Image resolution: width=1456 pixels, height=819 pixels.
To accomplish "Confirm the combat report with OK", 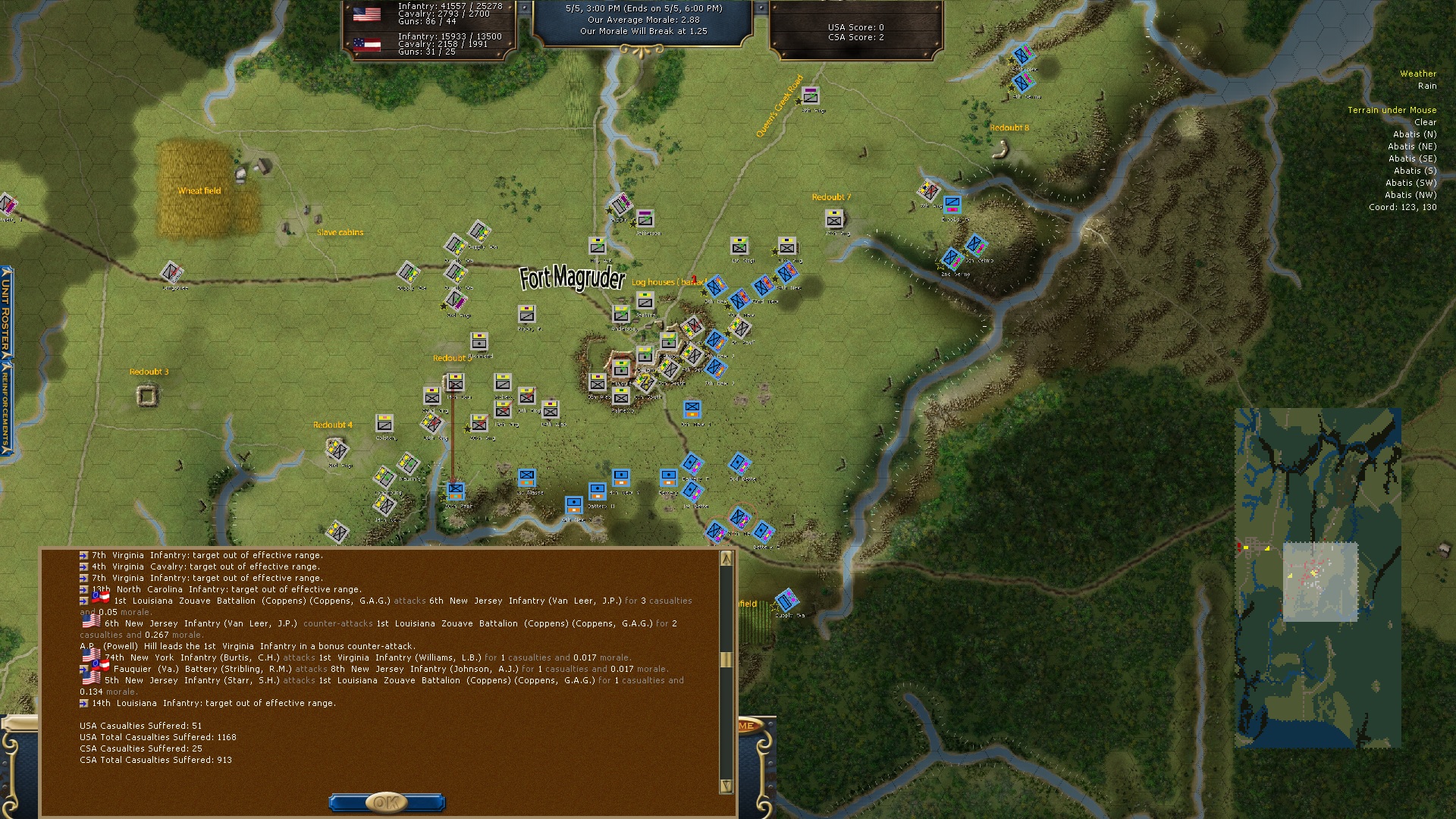I will pos(387,802).
